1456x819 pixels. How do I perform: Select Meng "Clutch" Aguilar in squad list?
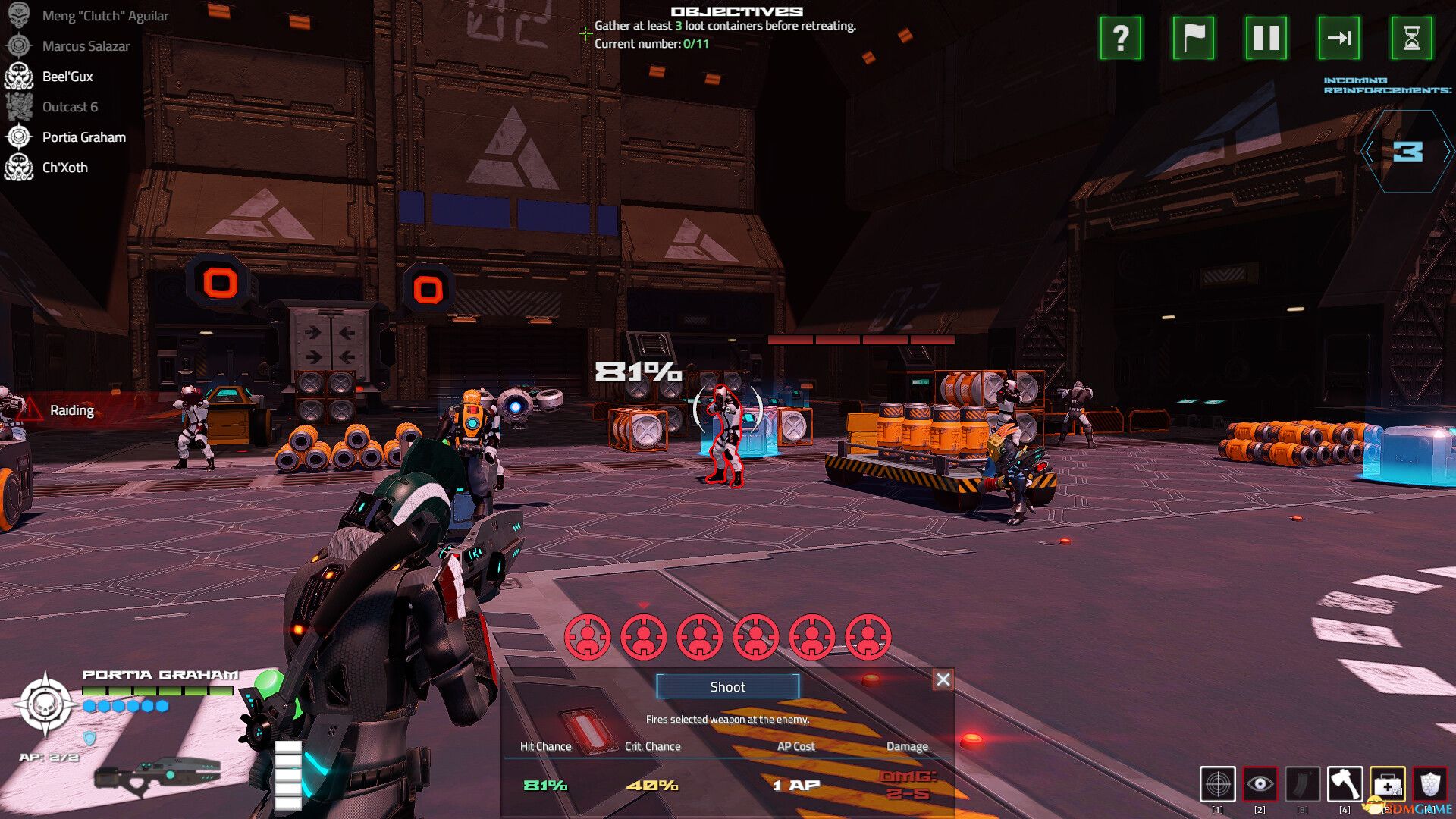(105, 16)
